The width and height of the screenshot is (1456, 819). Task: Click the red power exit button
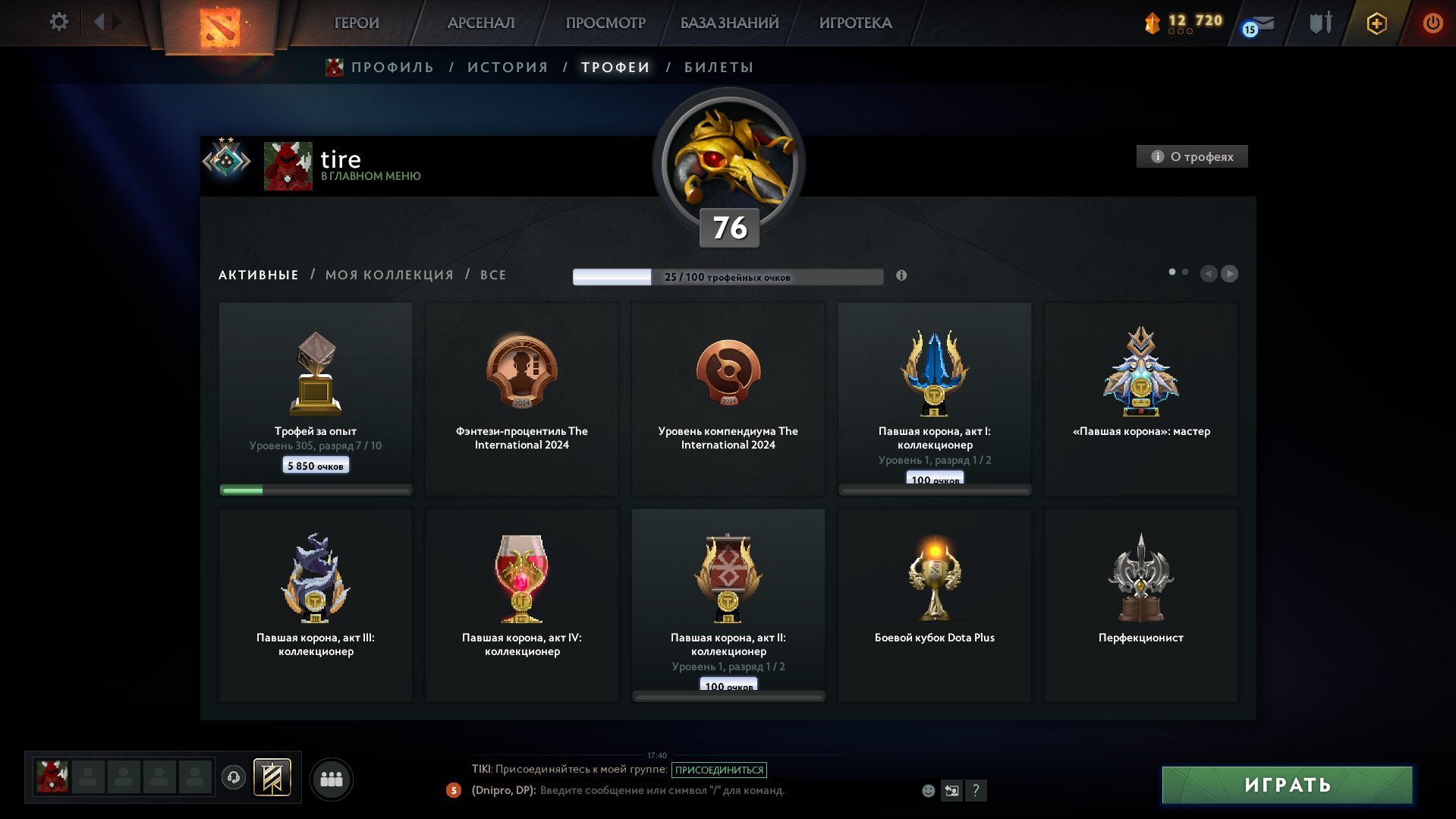(x=1432, y=23)
